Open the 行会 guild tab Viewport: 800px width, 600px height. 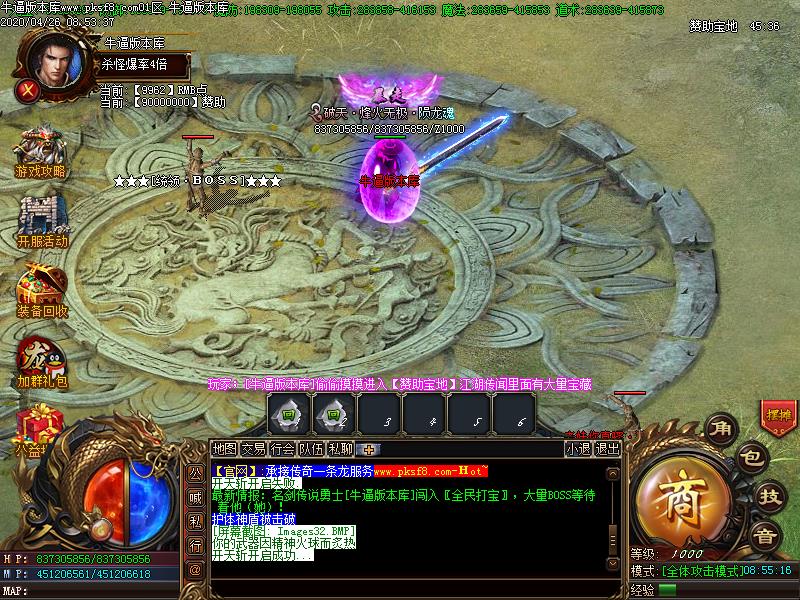coord(283,449)
